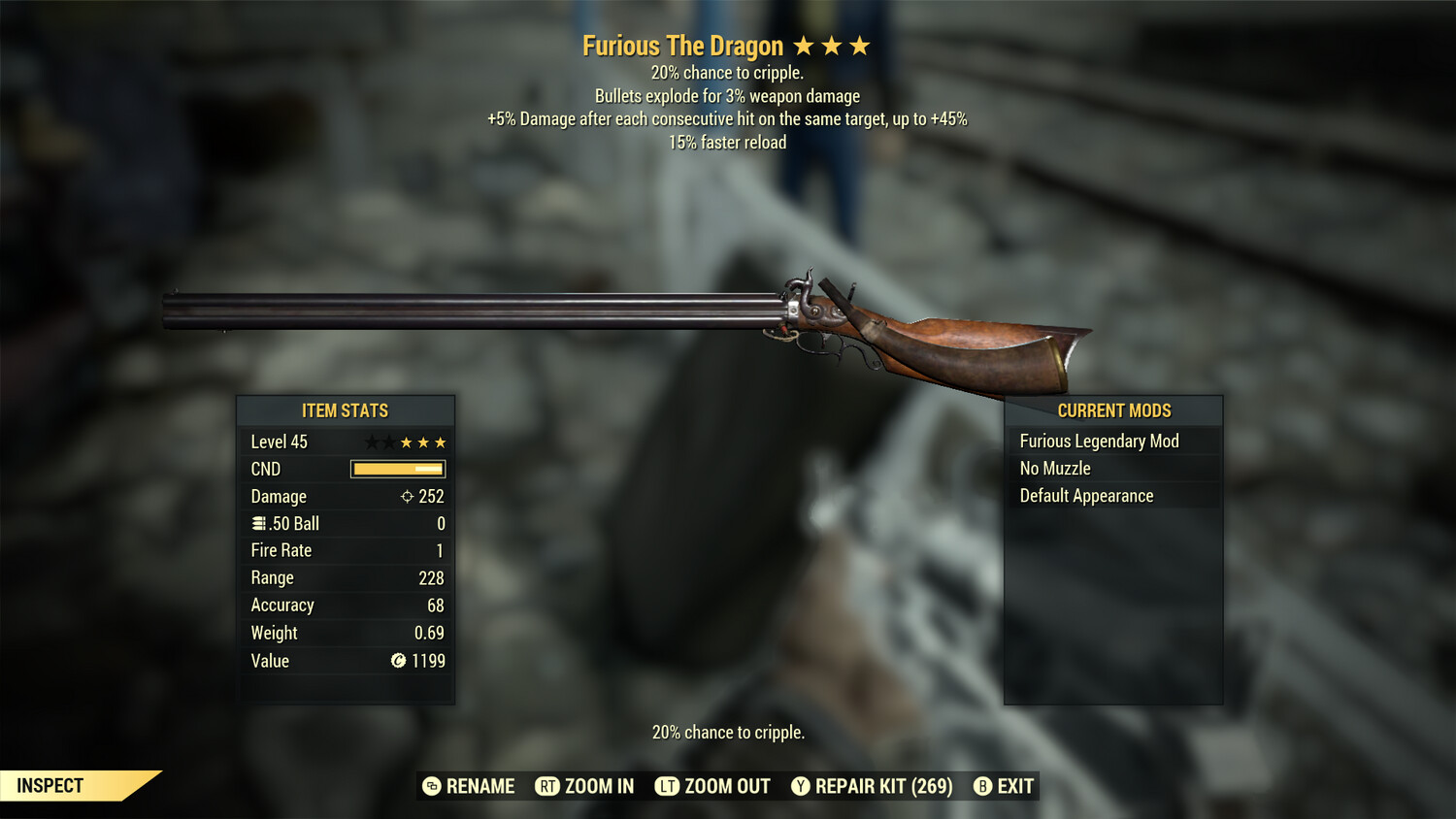Toggle the dimmed star on the Level 45 row

(x=372, y=442)
